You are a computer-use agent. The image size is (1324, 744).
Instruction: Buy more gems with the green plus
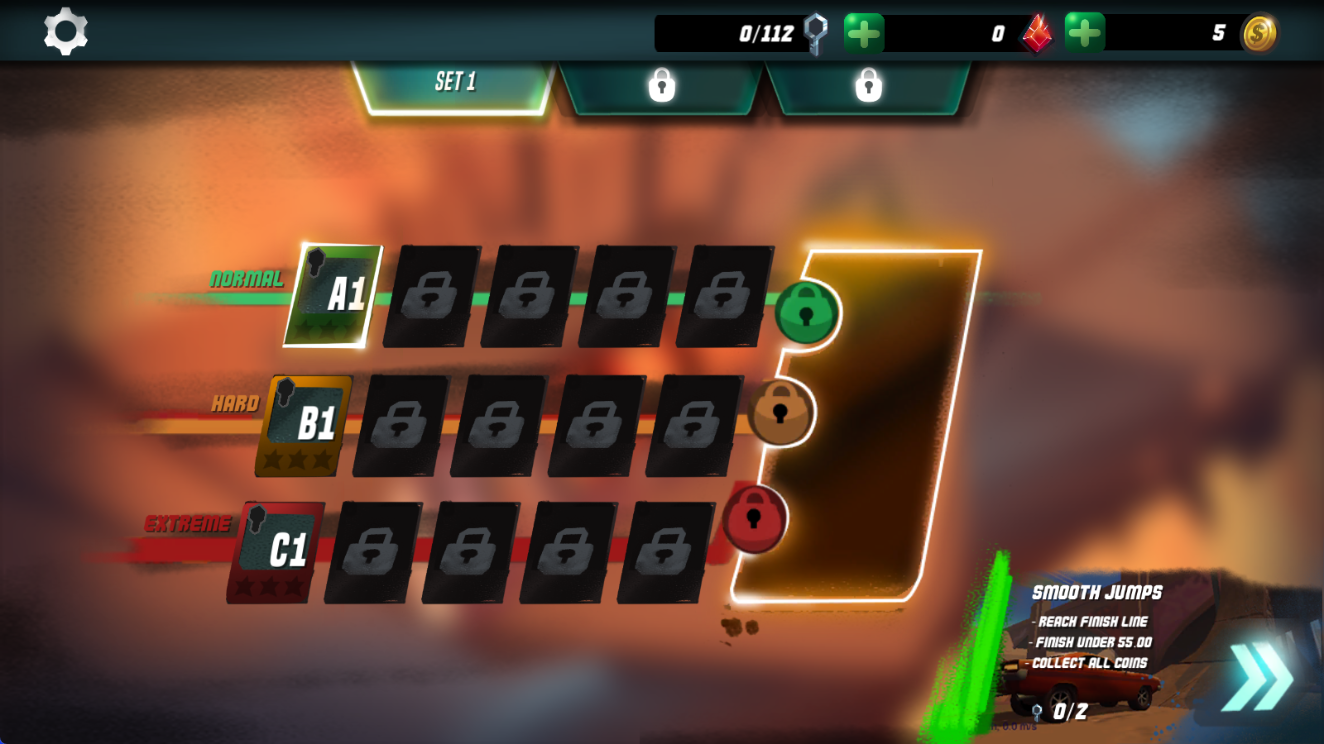coord(1086,31)
